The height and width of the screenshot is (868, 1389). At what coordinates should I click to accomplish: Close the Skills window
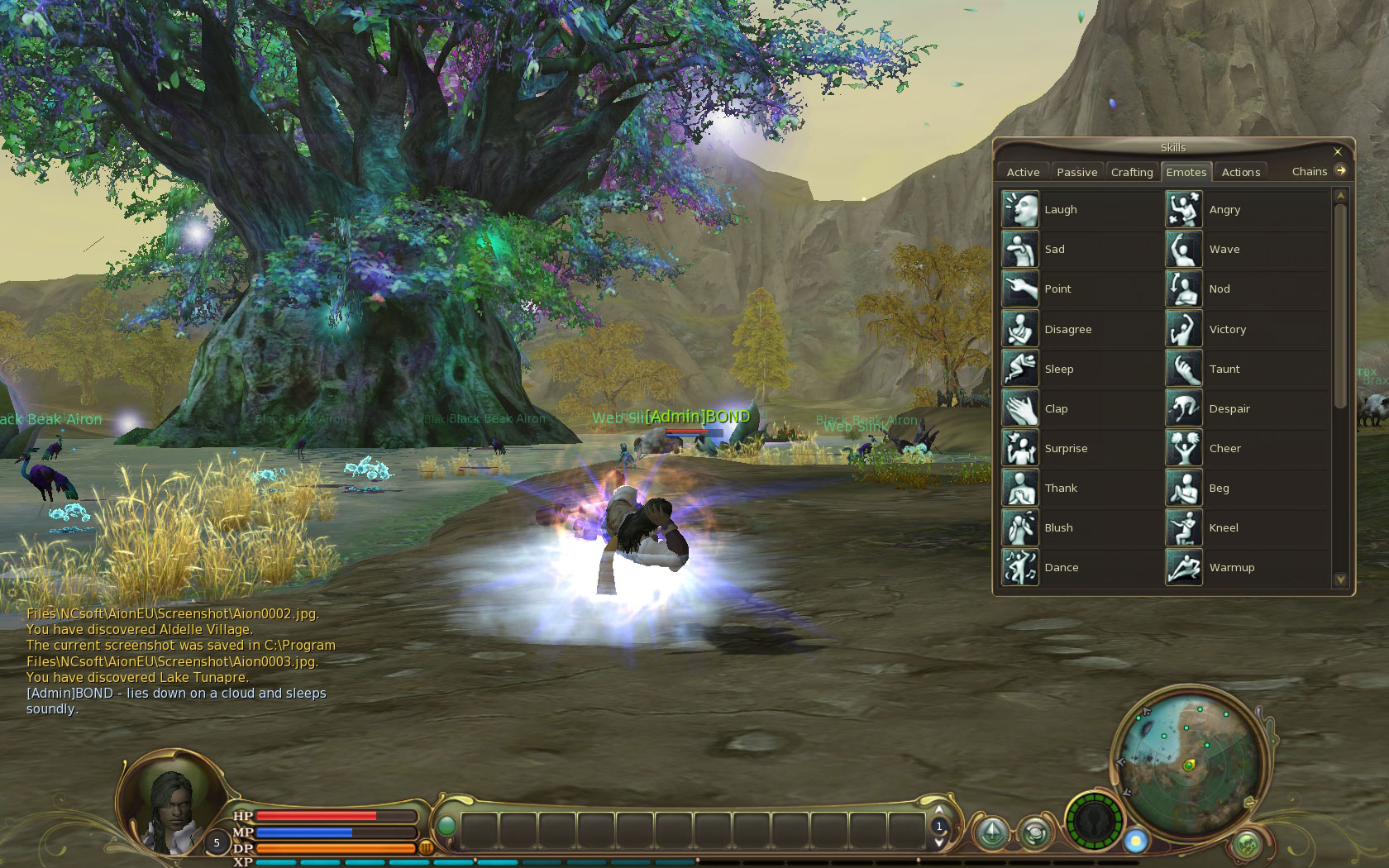point(1338,151)
